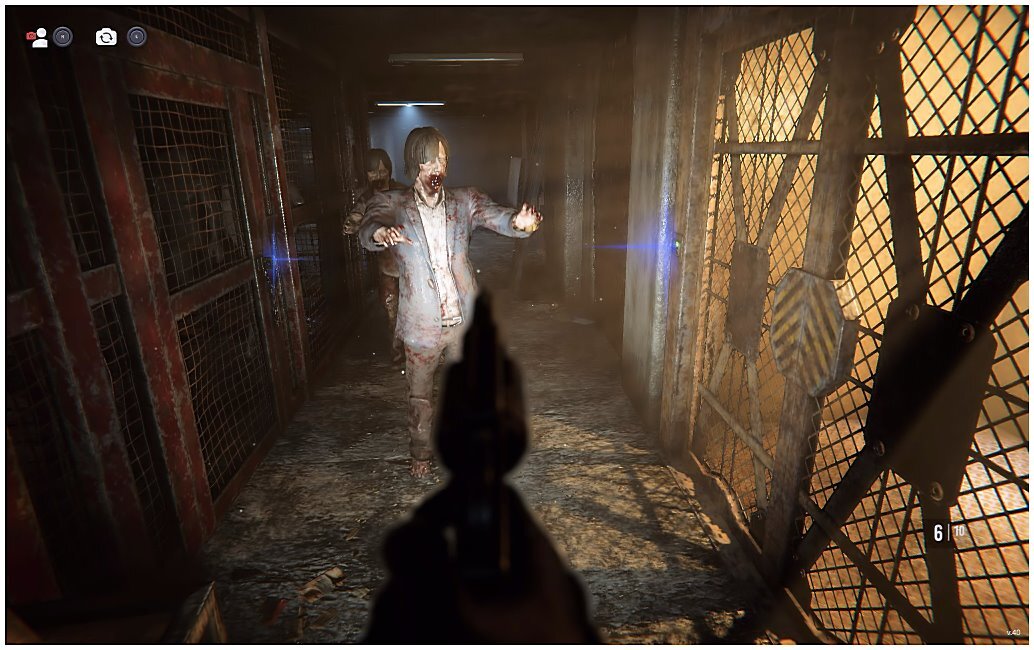Toggle the person-with-camera icon

[37, 37]
